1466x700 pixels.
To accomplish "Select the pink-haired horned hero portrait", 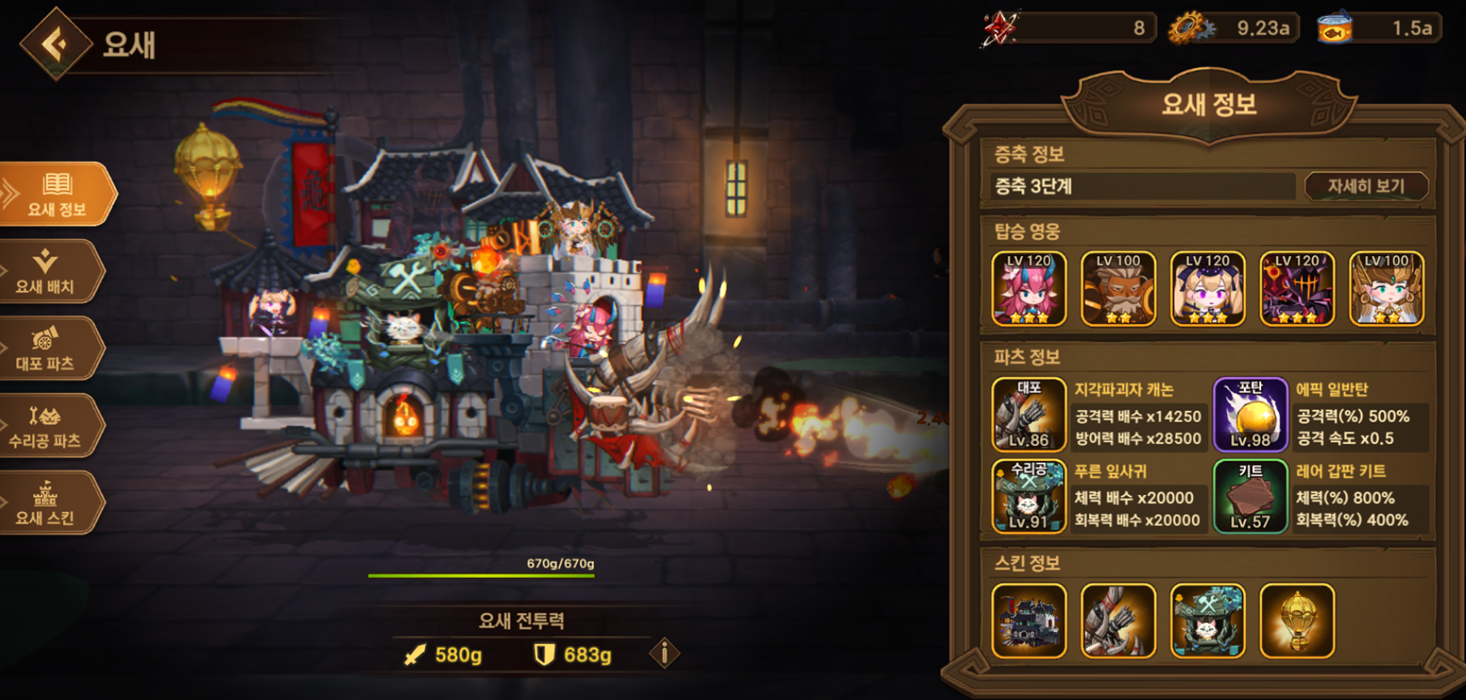I will [x=1029, y=288].
